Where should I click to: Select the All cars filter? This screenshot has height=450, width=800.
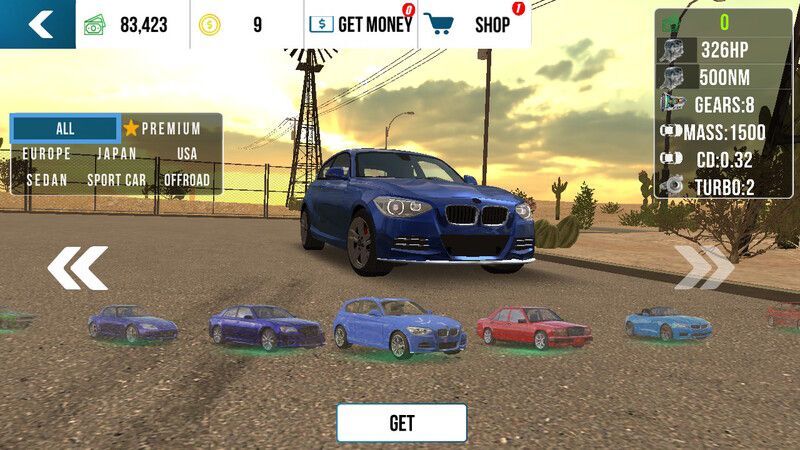click(x=65, y=128)
